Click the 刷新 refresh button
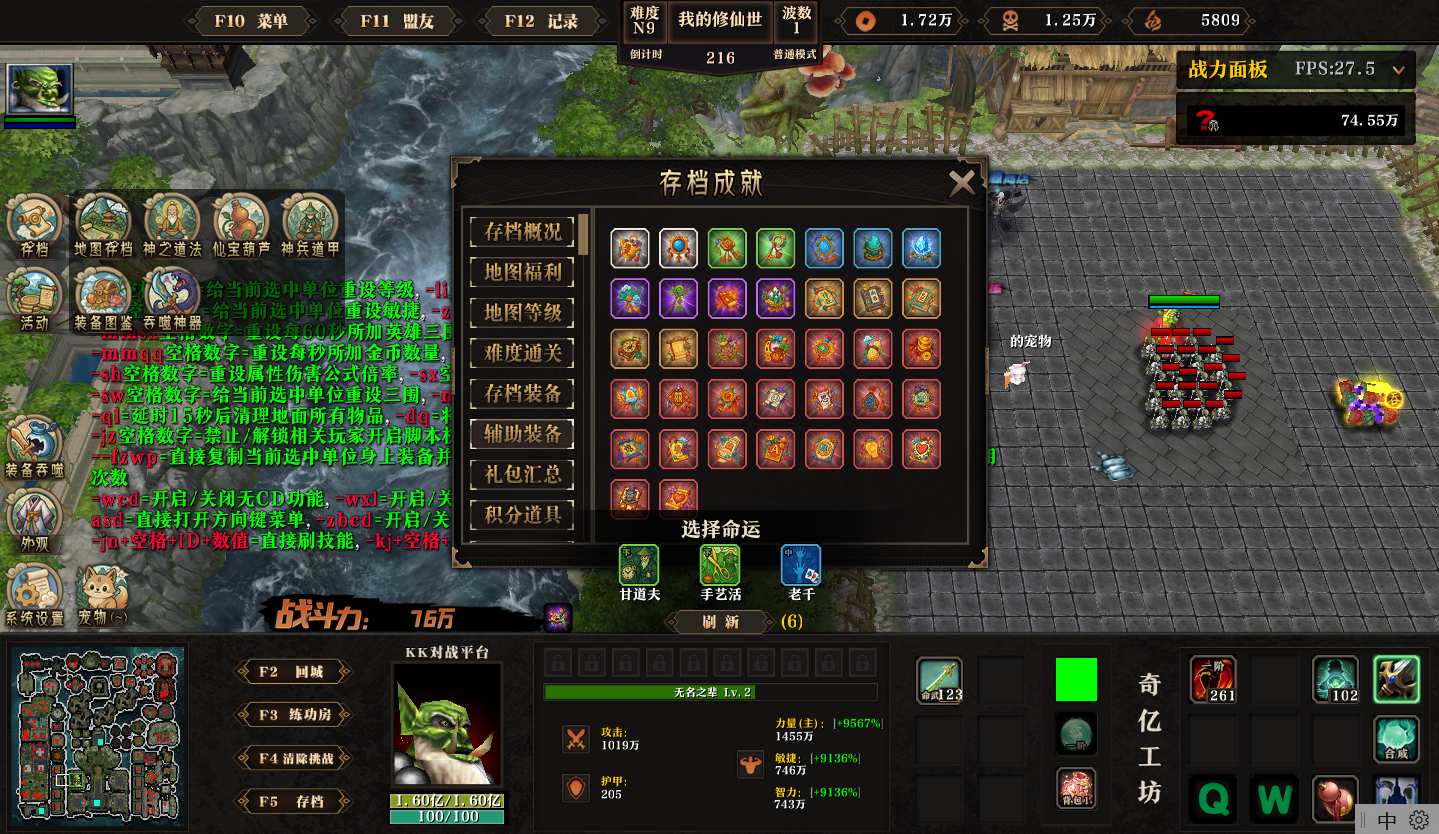 click(x=720, y=622)
